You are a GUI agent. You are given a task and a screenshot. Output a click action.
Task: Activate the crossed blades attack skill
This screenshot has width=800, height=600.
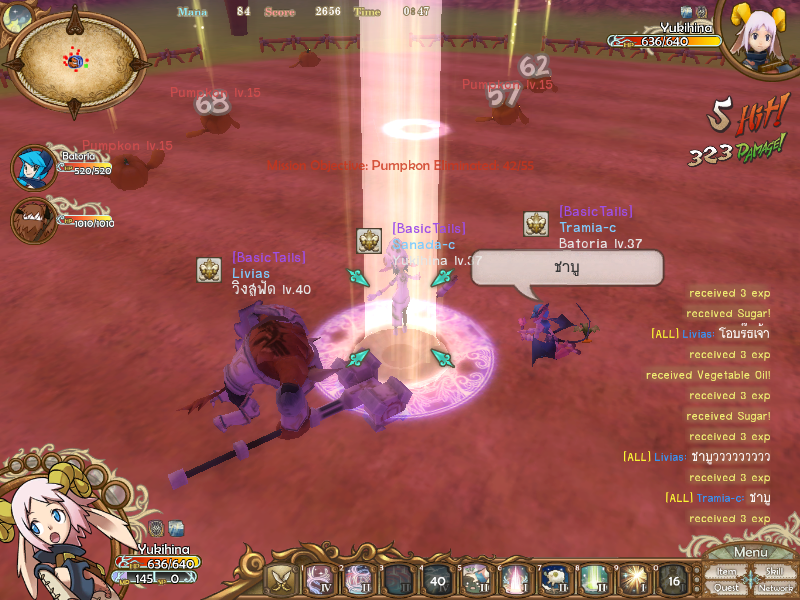pos(280,580)
